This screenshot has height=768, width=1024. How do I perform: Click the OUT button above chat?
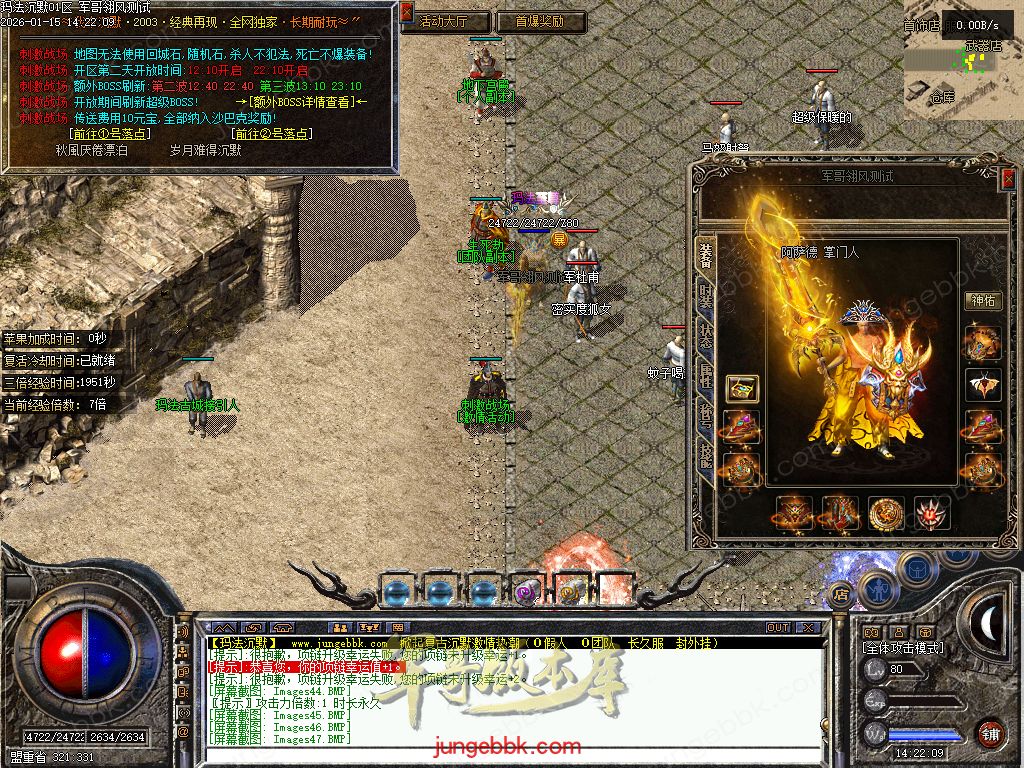[778, 628]
